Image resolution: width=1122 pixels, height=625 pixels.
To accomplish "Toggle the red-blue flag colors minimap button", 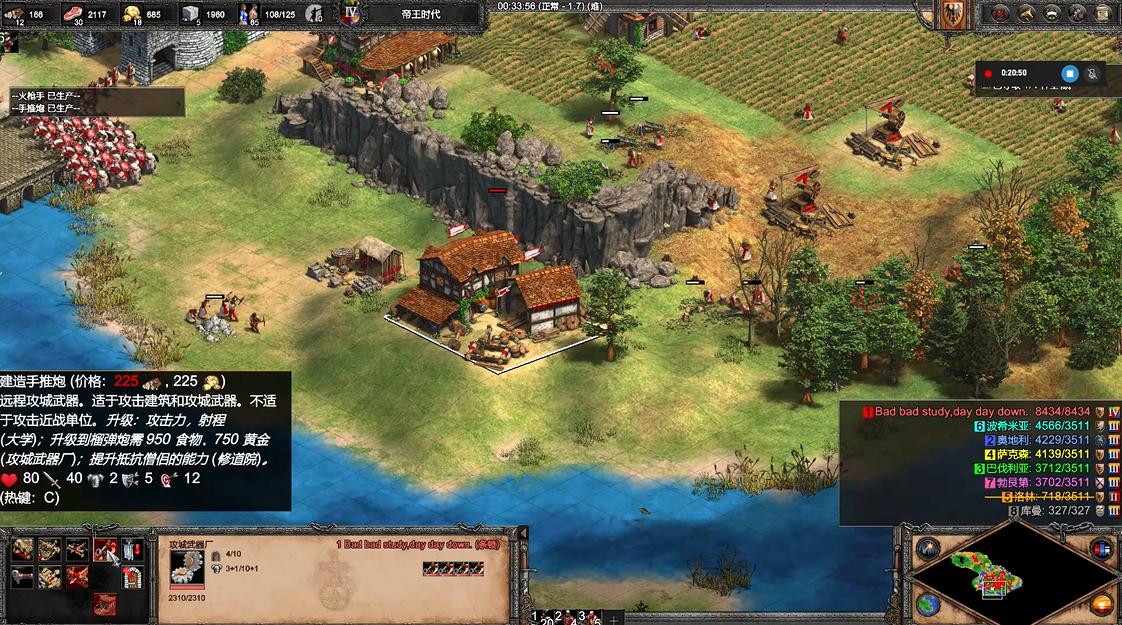I will 1101,549.
